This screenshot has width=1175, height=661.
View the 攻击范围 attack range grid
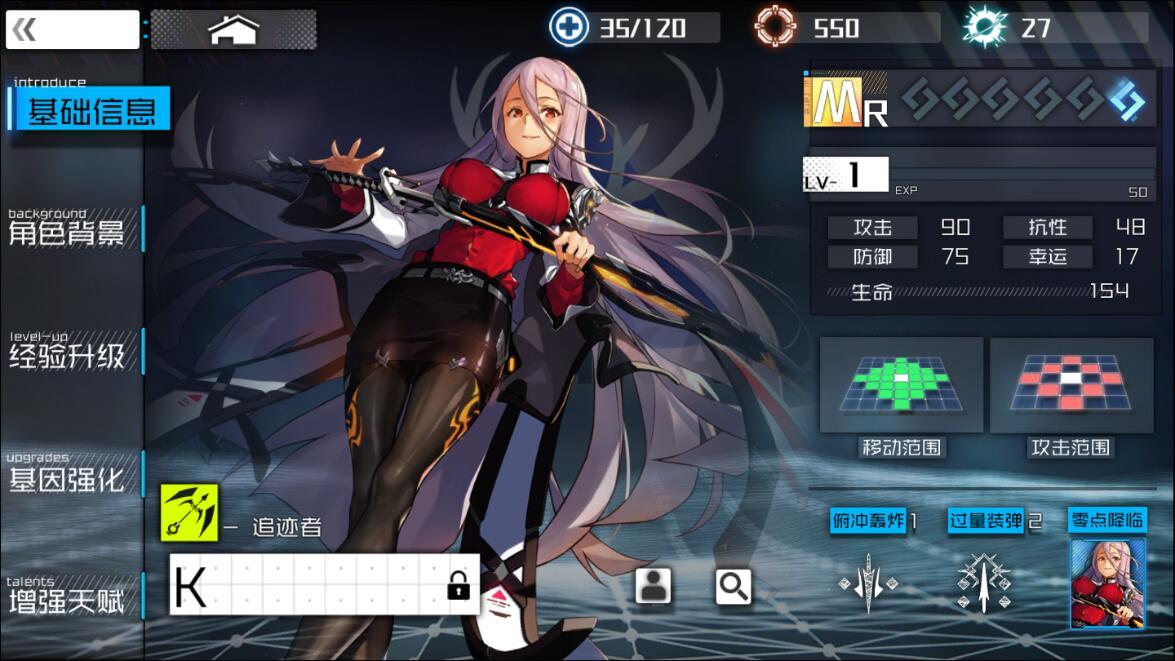pos(1071,385)
